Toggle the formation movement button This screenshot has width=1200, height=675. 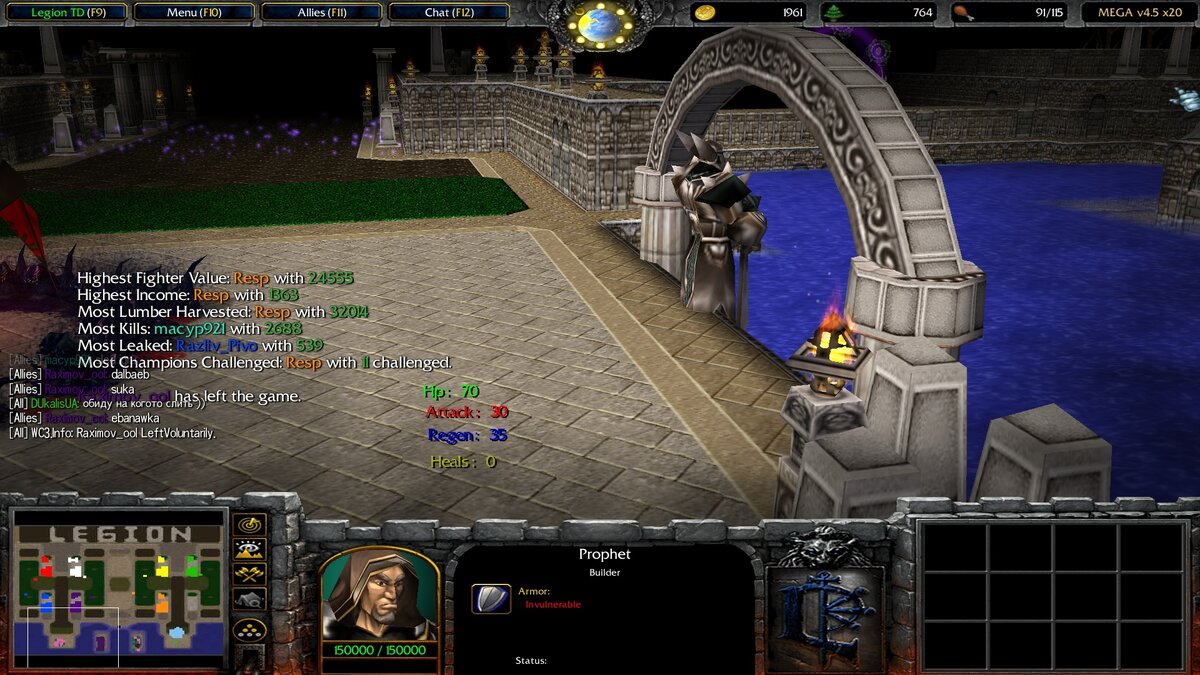(249, 630)
